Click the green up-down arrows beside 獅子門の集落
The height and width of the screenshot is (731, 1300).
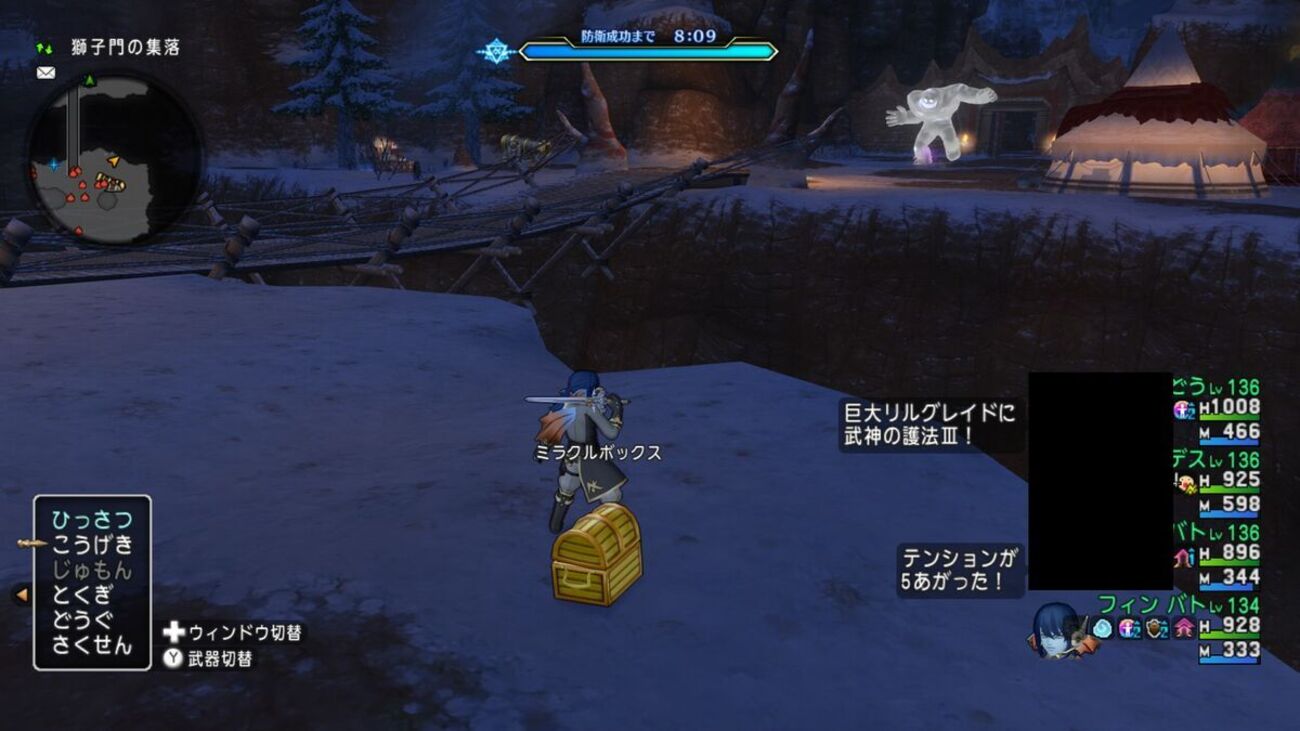[44, 47]
